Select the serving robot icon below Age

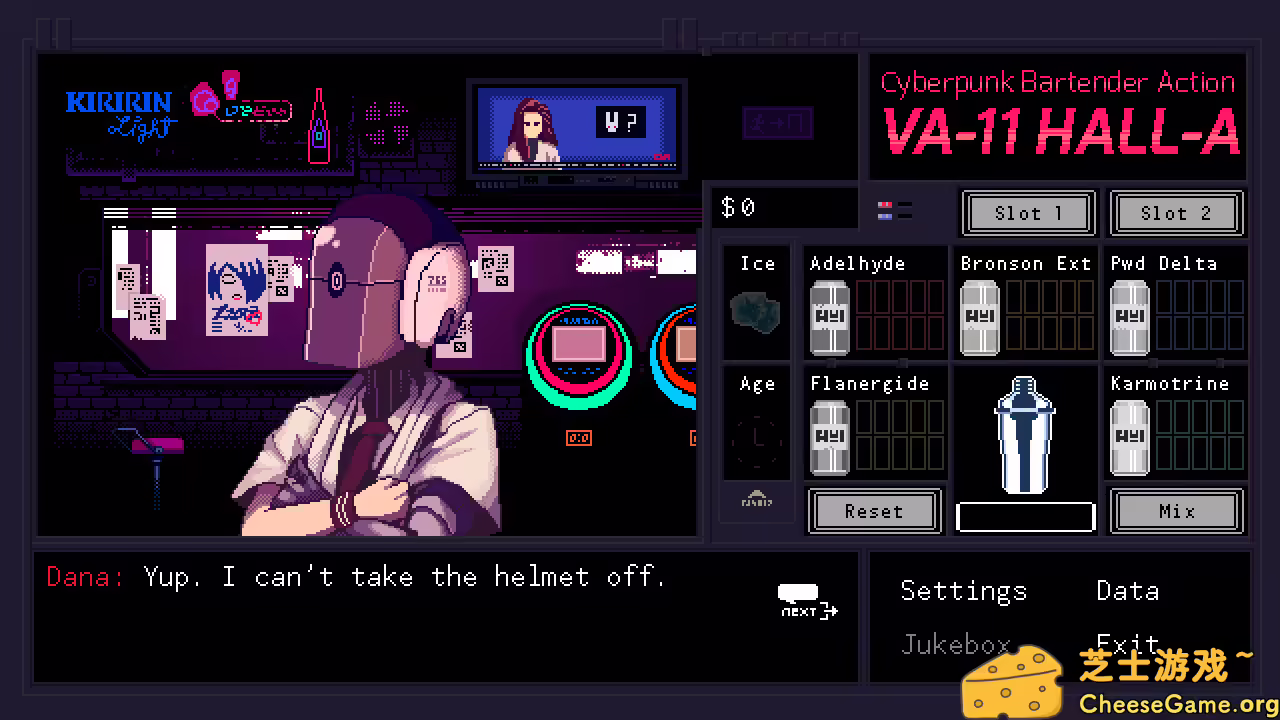point(757,500)
